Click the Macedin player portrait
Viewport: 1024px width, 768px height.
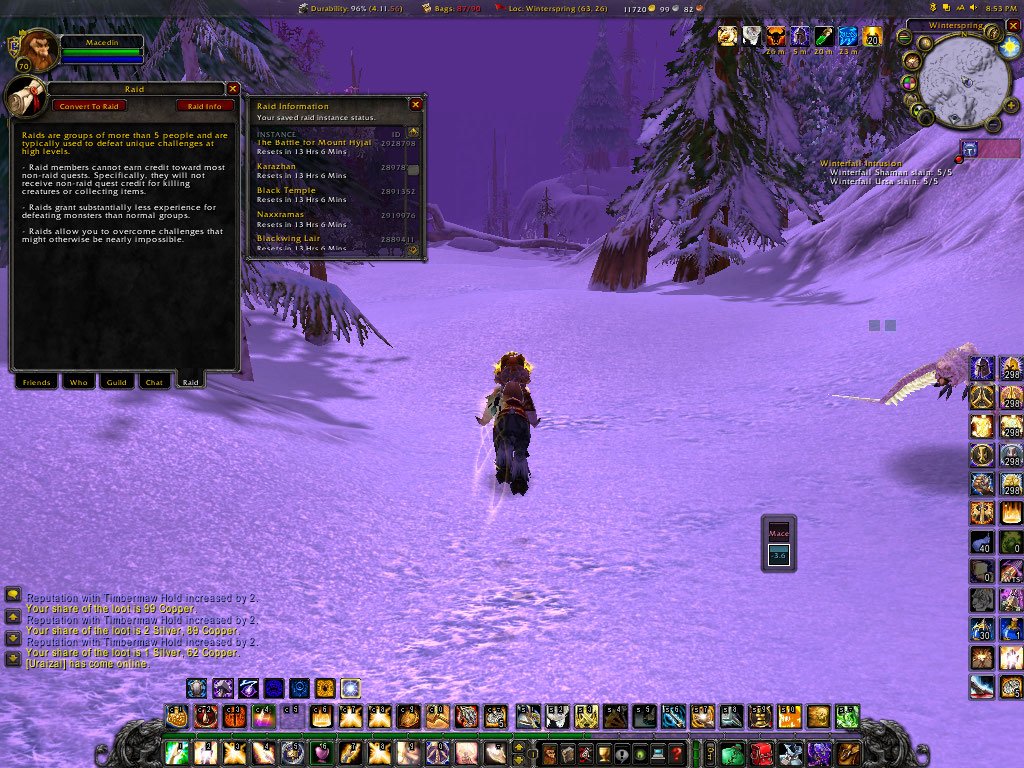point(36,48)
